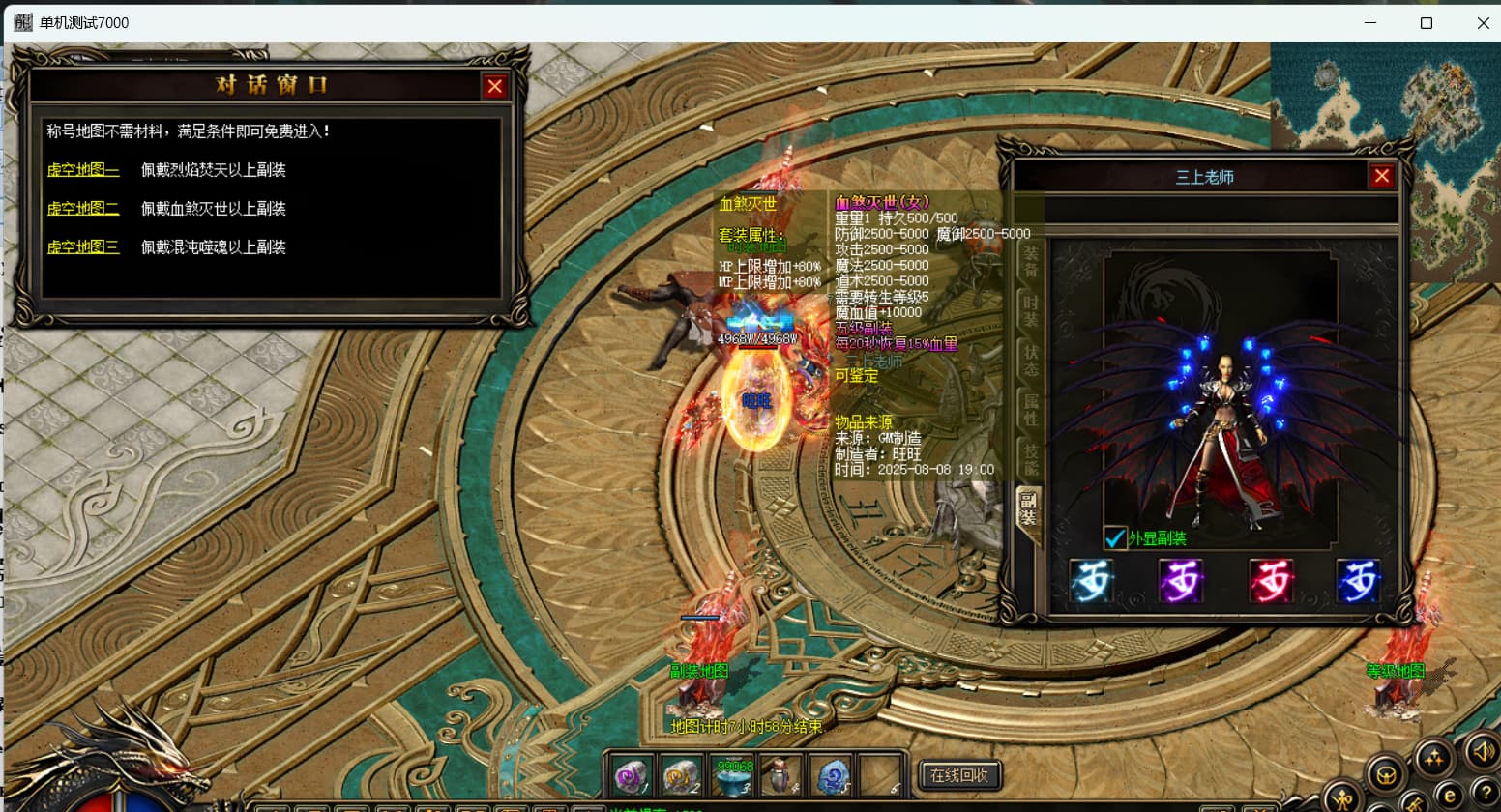Viewport: 1501px width, 812px height.
Task: Choose the 虚空地图一 dialogue link
Action: click(83, 170)
